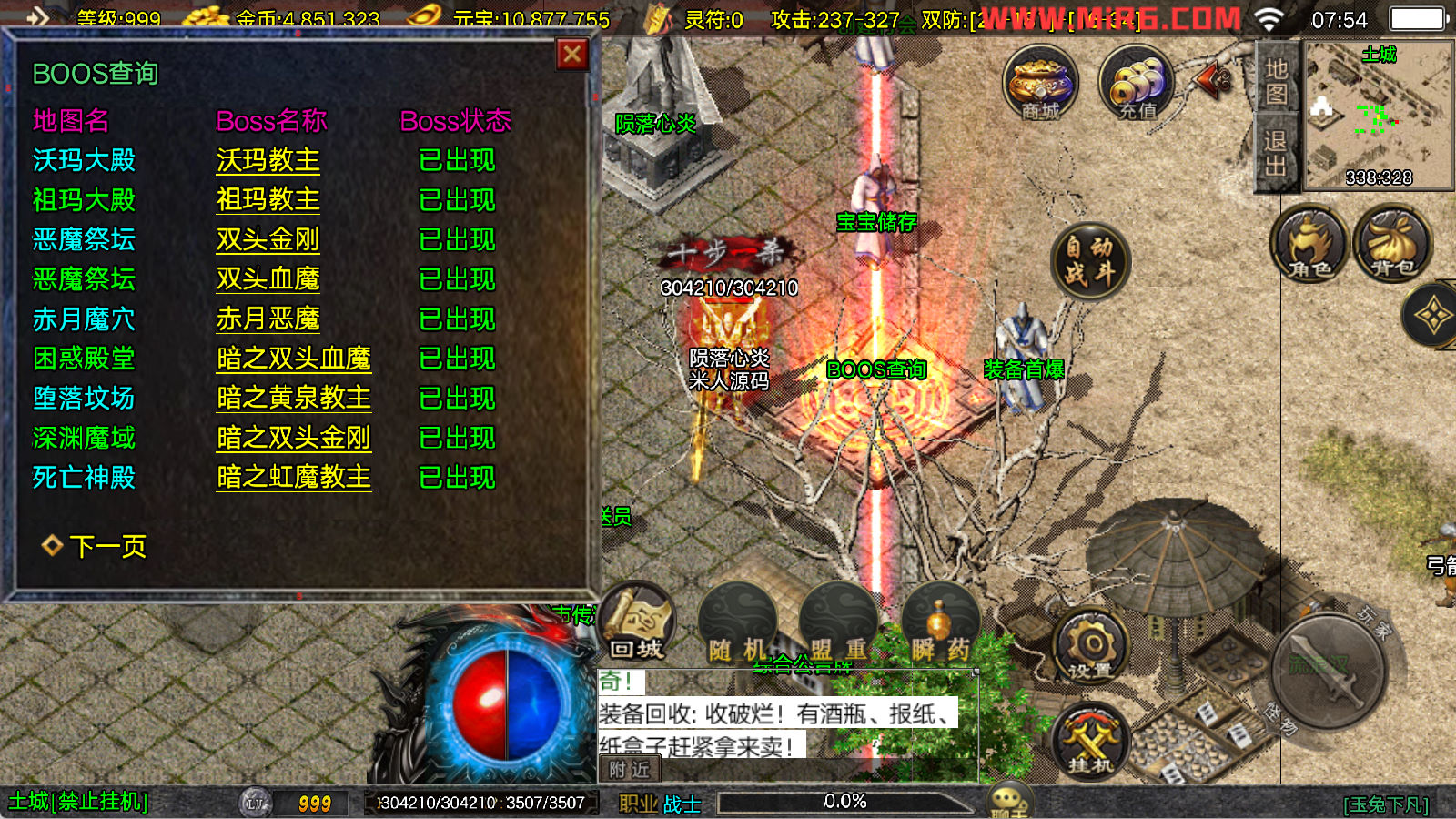Use the 回城 return scroll
The height and width of the screenshot is (819, 1456).
[637, 623]
